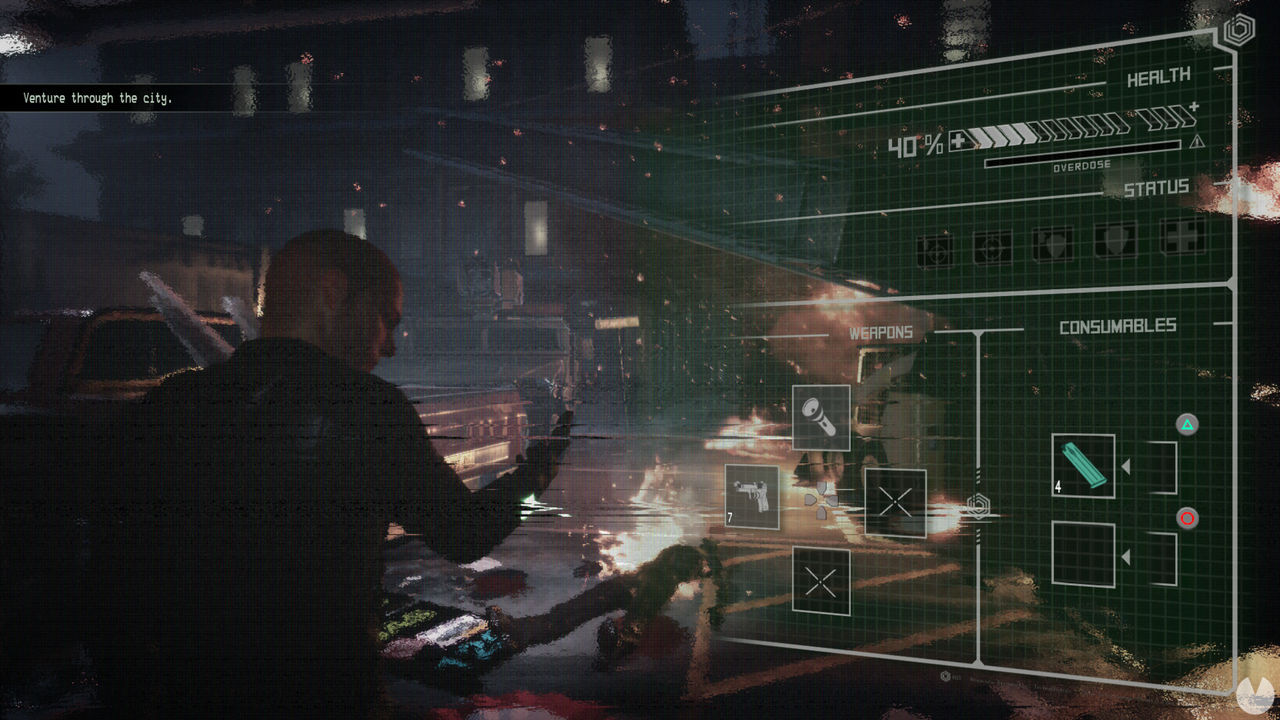The height and width of the screenshot is (720, 1280).
Task: Switch to the Consumables section header
Action: (1118, 324)
